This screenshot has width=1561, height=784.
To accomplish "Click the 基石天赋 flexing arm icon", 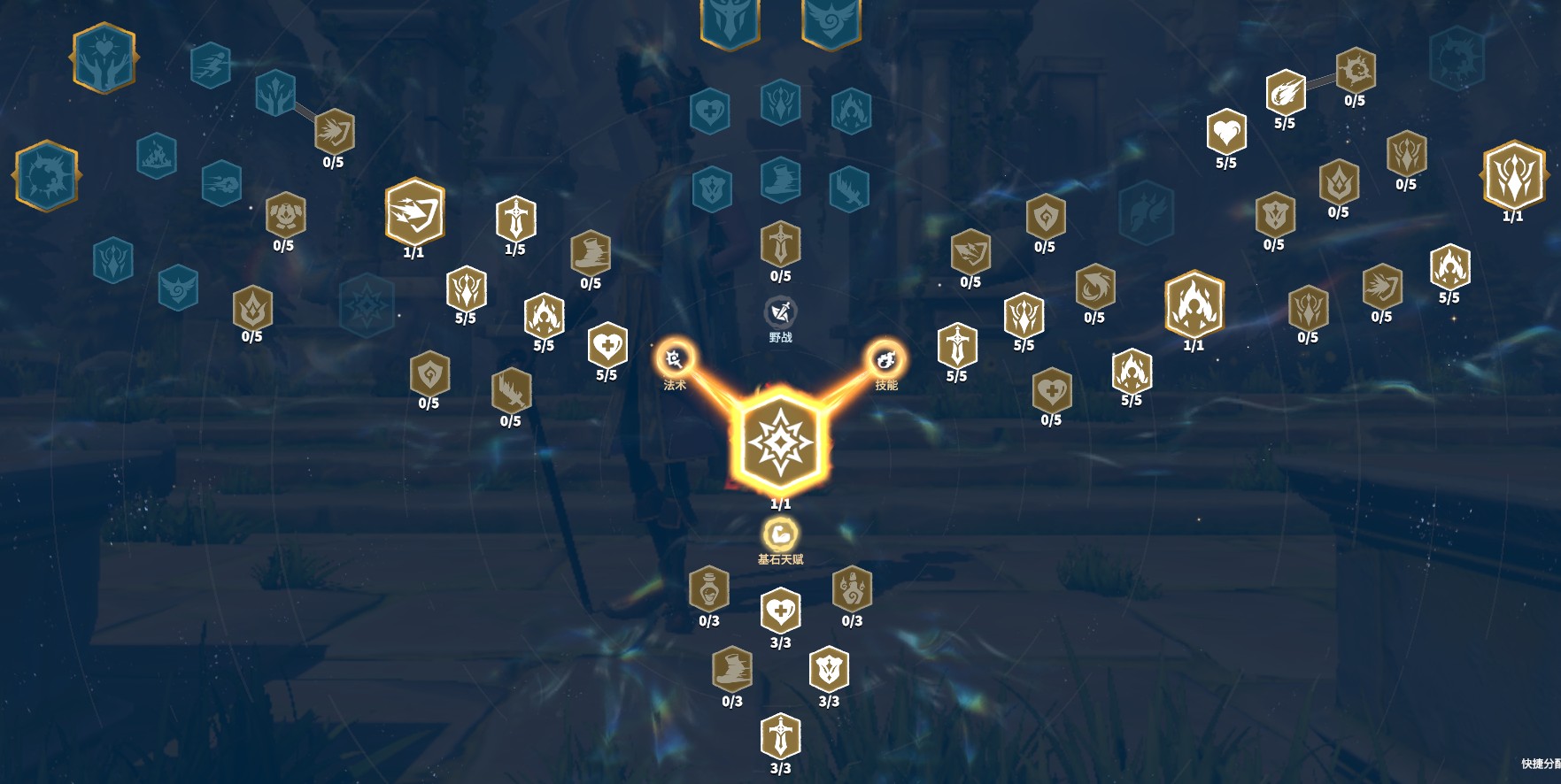I will pyautogui.click(x=778, y=534).
